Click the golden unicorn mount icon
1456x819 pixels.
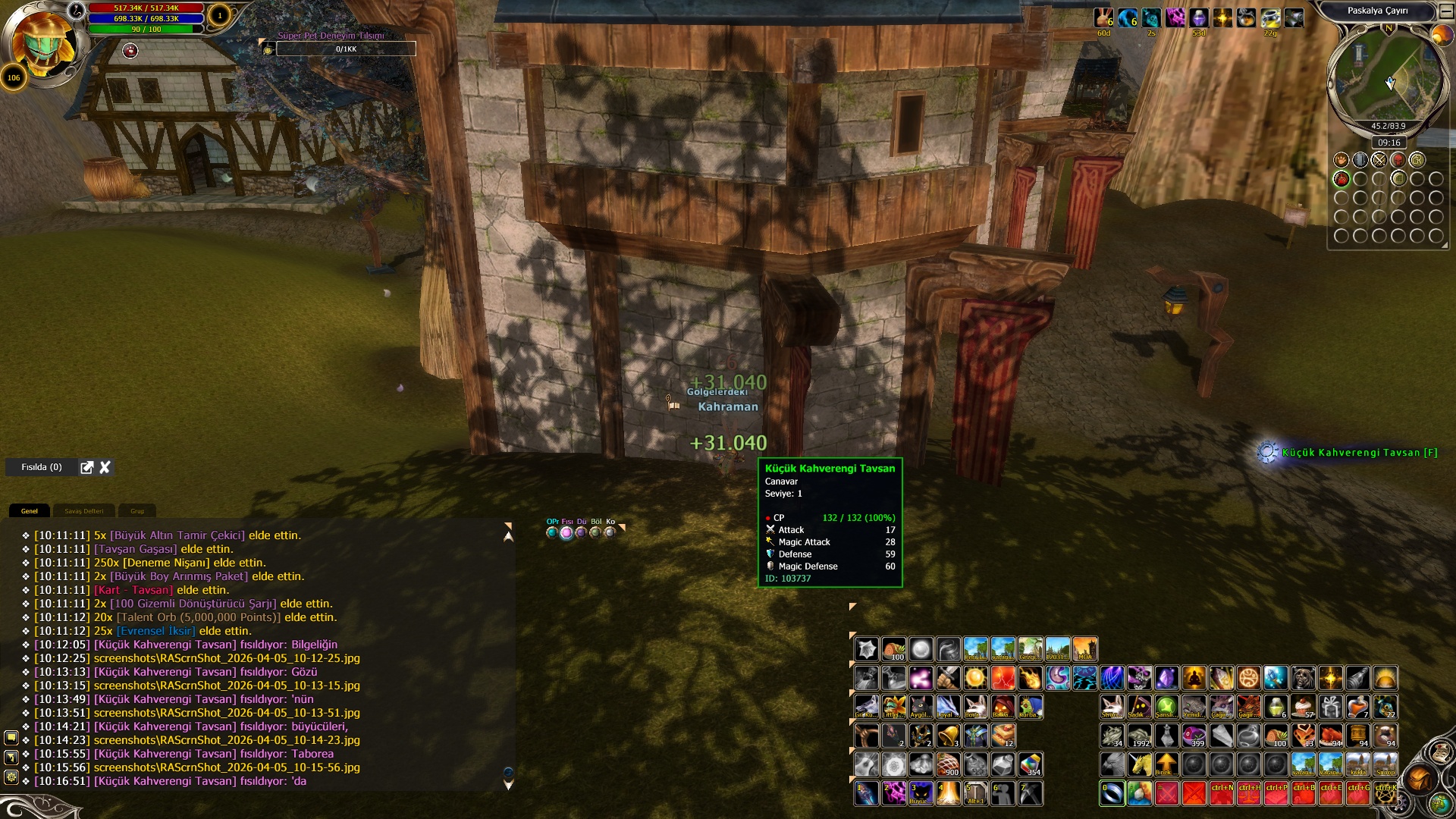pos(1139,764)
